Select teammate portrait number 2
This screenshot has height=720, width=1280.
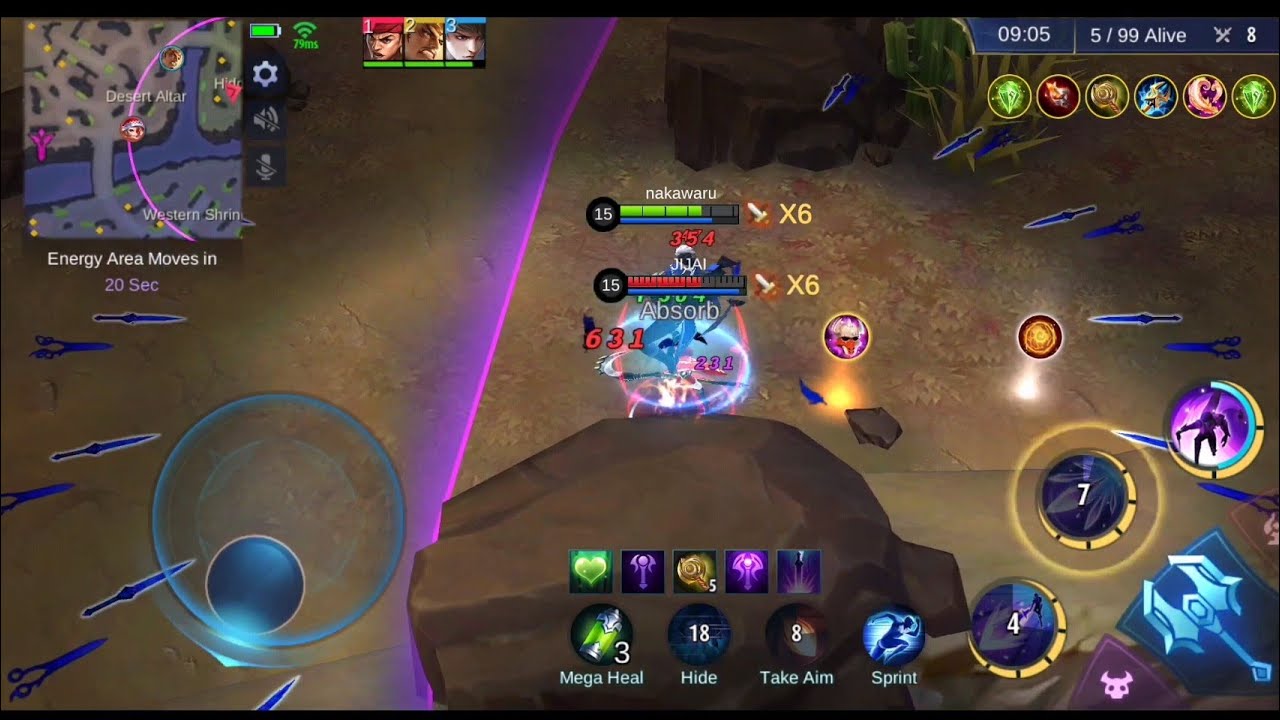424,42
